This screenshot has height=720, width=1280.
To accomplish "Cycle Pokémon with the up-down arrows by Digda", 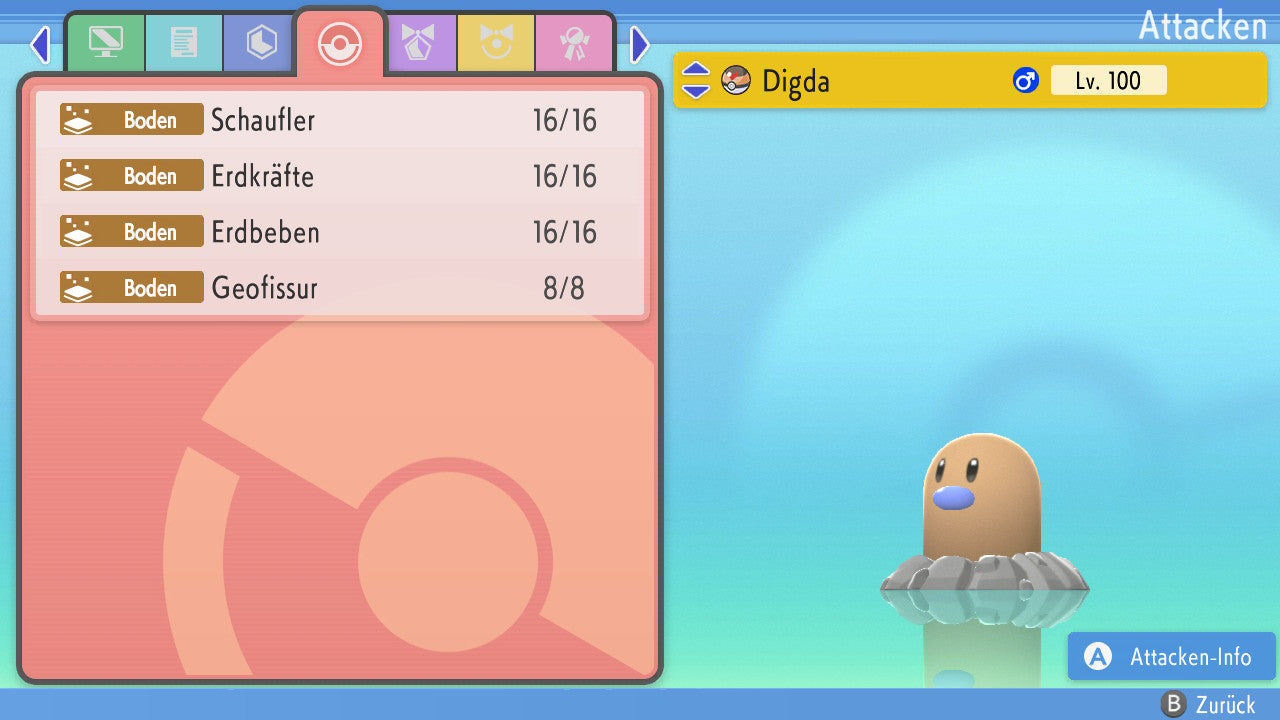I will (696, 81).
